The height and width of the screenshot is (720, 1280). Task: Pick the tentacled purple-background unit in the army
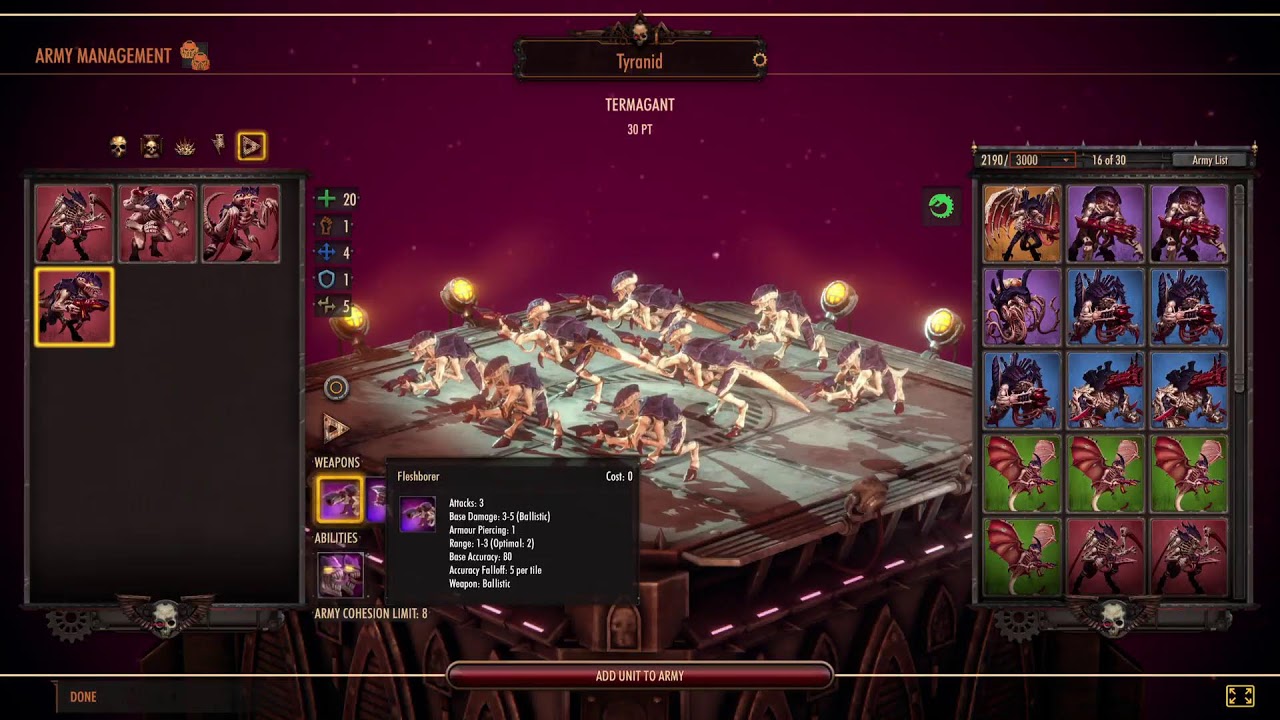pyautogui.click(x=1022, y=306)
